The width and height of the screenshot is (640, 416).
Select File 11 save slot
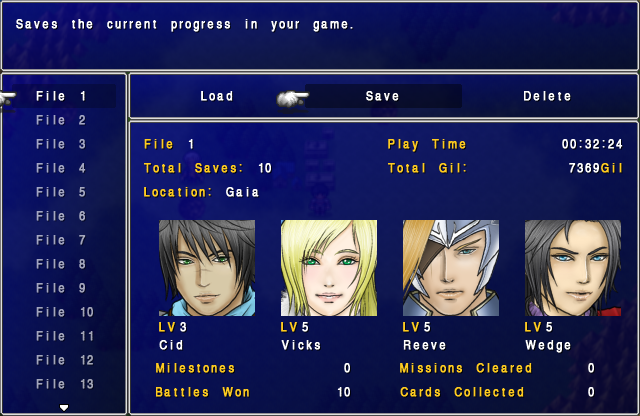click(64, 337)
